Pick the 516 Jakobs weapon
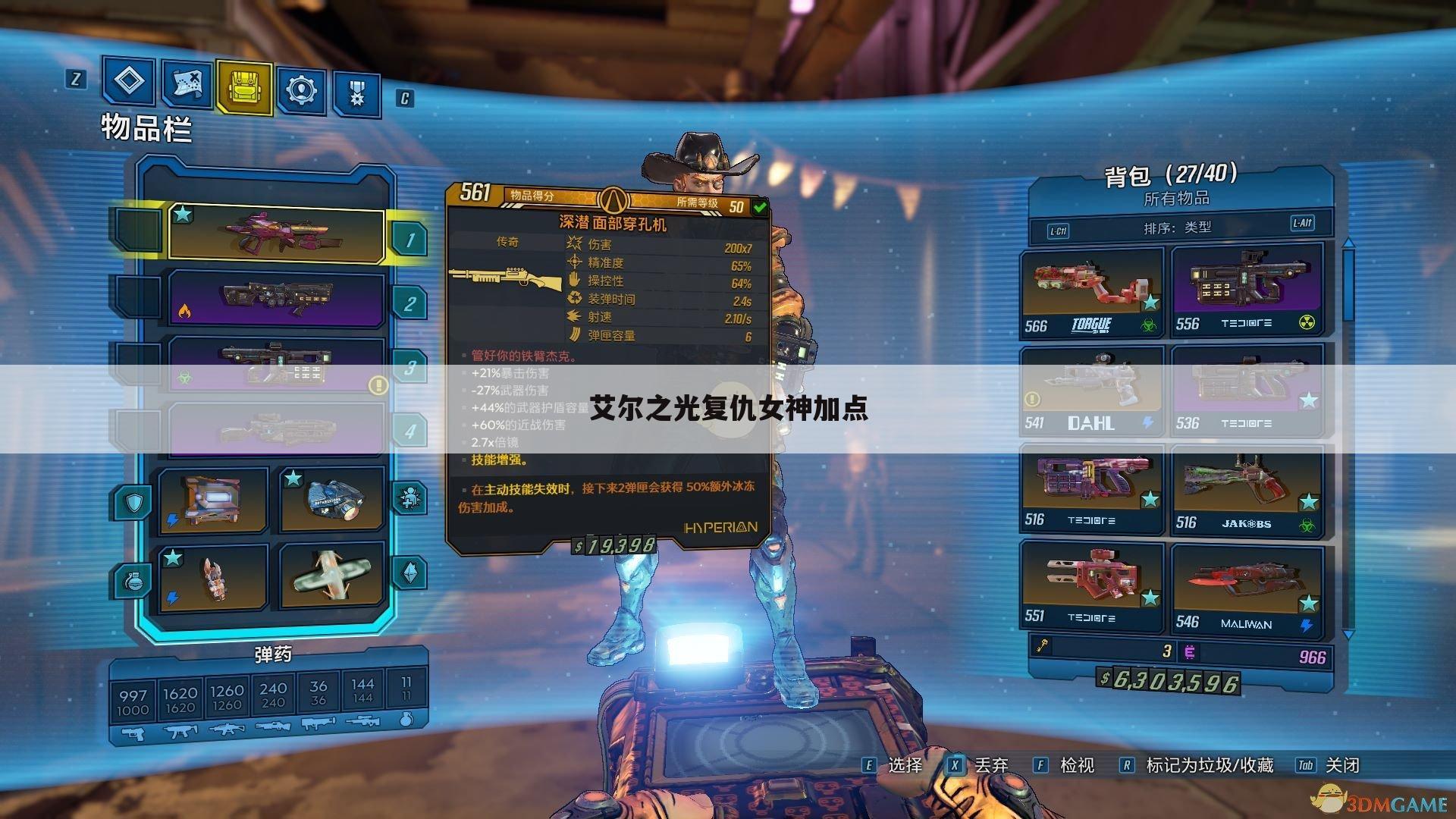Image resolution: width=1456 pixels, height=819 pixels. pos(1247,491)
